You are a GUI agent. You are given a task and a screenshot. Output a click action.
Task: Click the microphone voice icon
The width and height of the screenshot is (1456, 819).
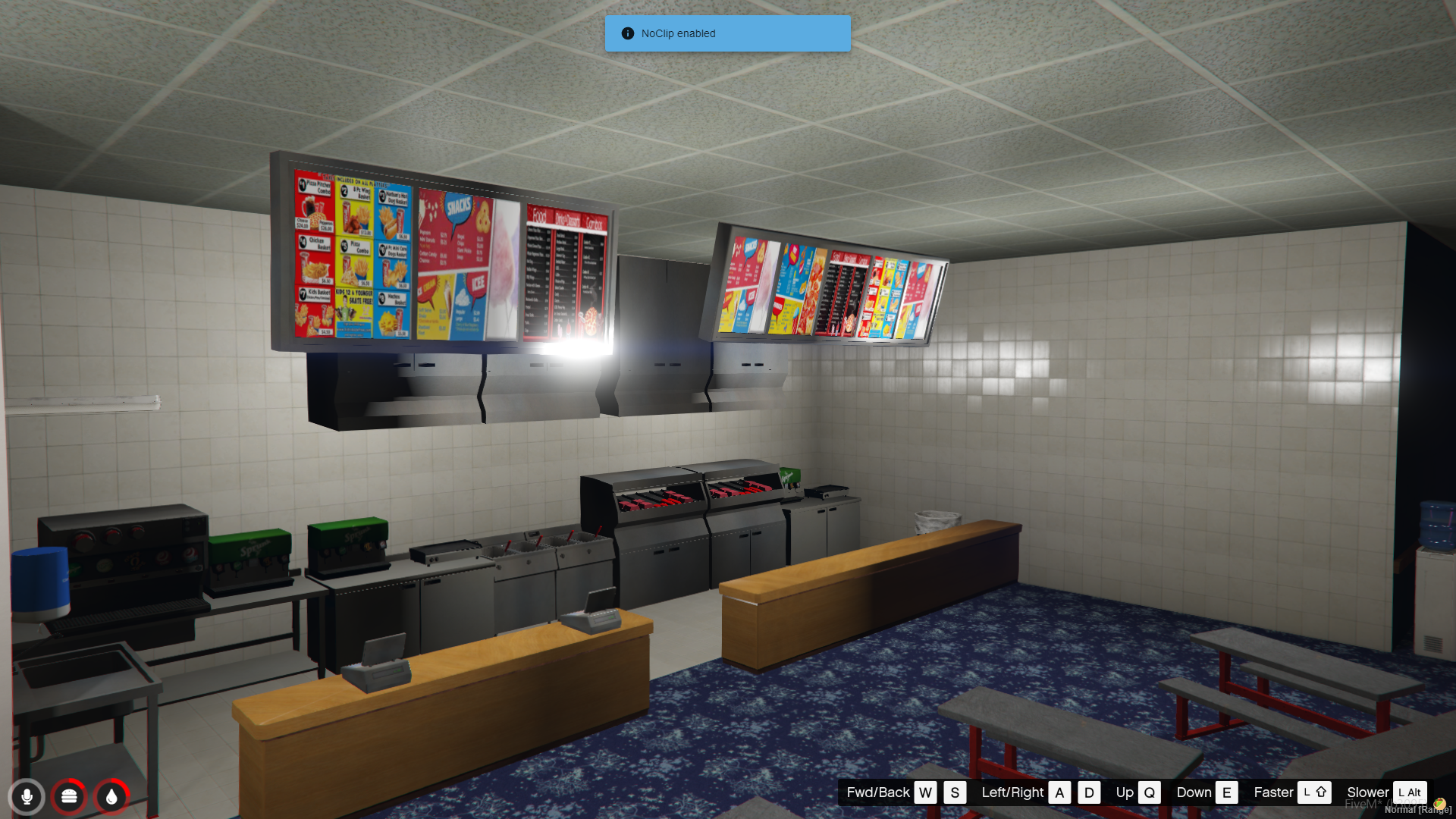pyautogui.click(x=27, y=796)
